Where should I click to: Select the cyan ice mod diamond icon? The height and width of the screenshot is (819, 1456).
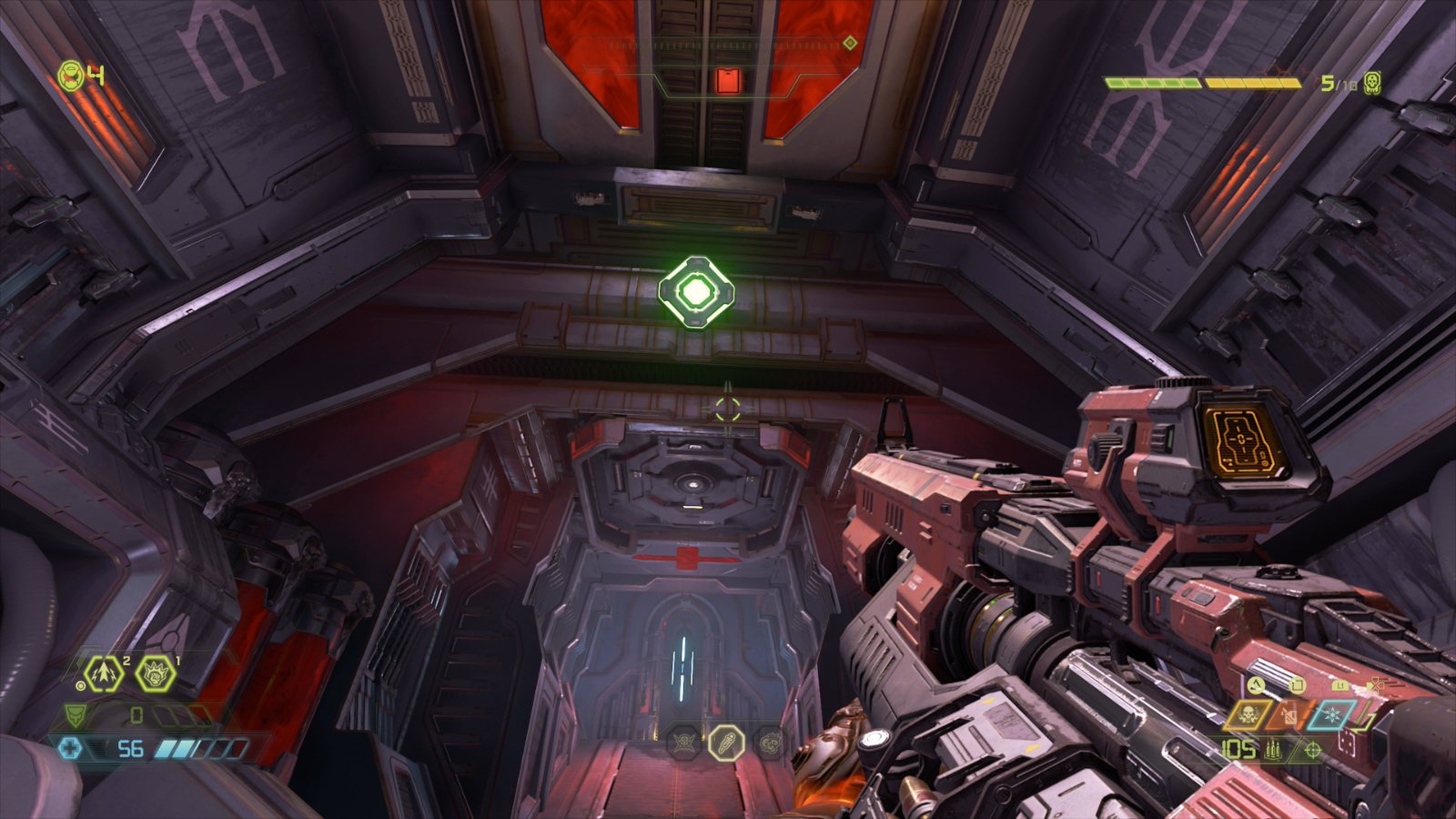coord(1332,714)
